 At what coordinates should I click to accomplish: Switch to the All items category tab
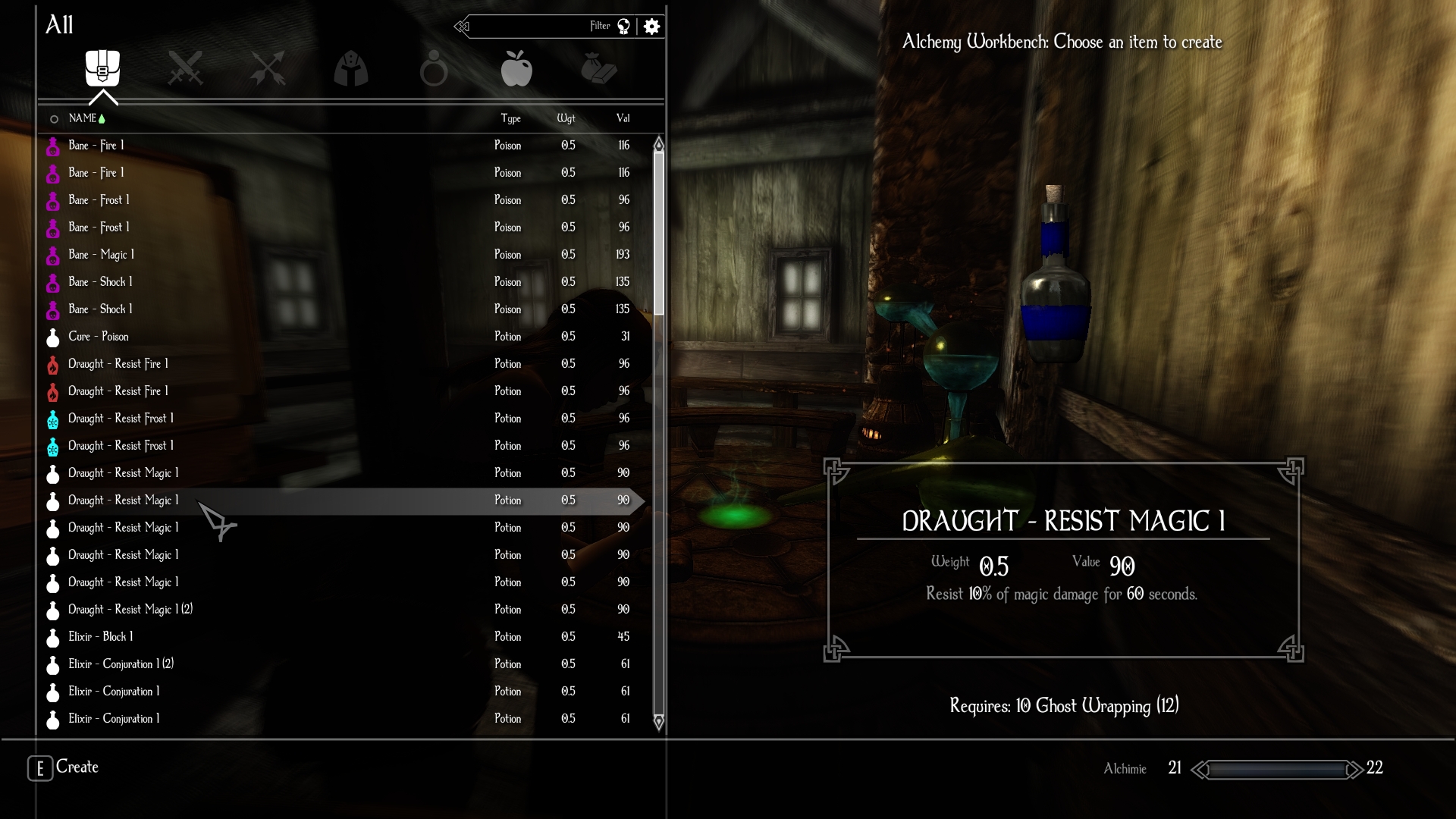[x=102, y=68]
